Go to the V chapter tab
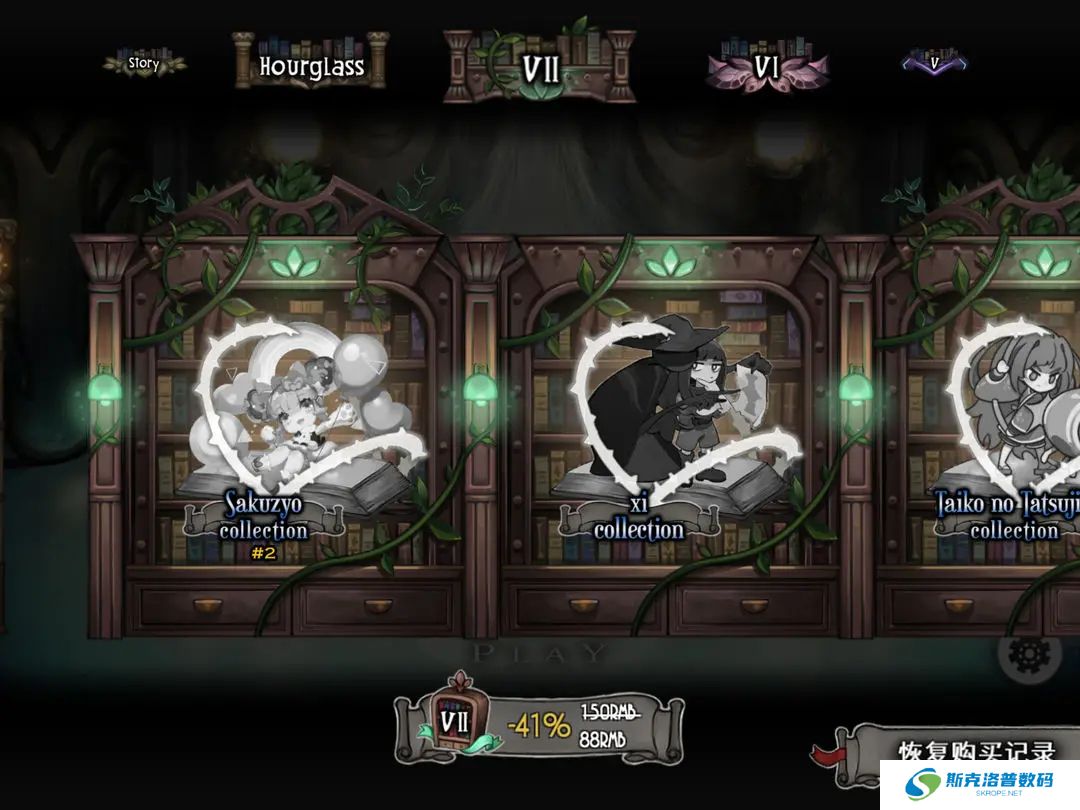This screenshot has height=810, width=1080. (x=935, y=63)
